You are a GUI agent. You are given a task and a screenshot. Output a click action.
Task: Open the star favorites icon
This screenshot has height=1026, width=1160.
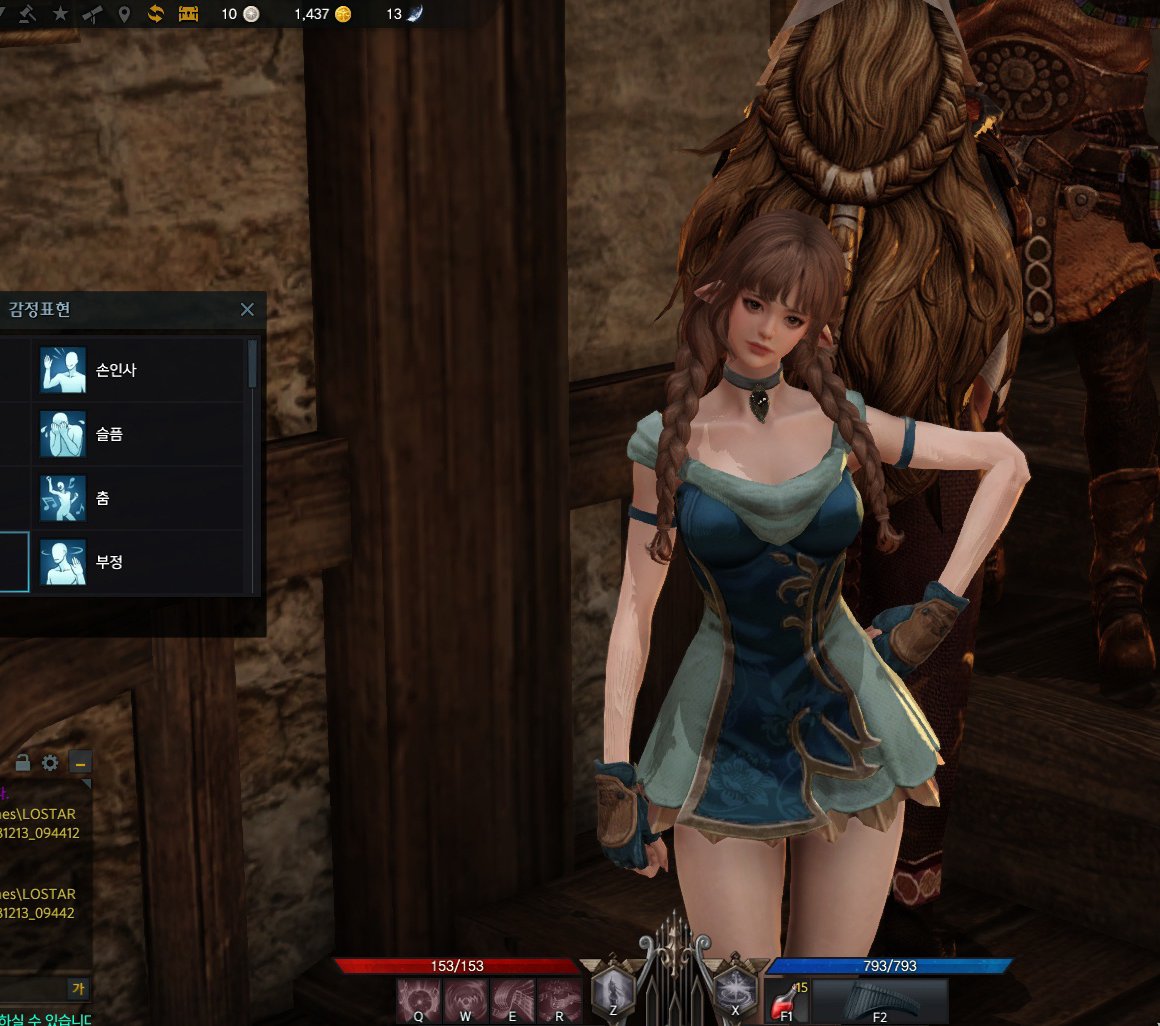coord(60,14)
